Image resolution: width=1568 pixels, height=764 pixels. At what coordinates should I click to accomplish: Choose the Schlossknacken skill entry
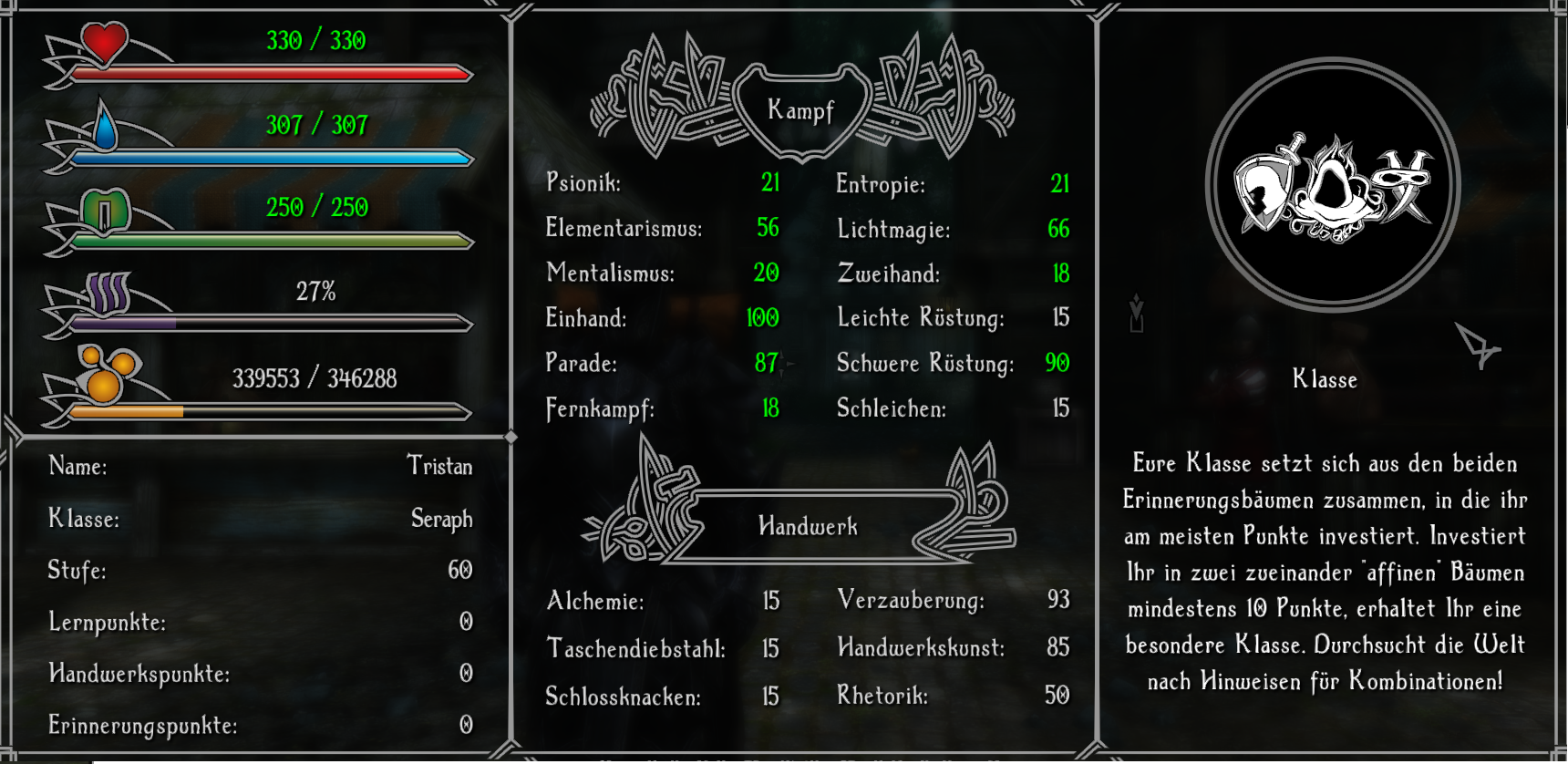[x=663, y=697]
